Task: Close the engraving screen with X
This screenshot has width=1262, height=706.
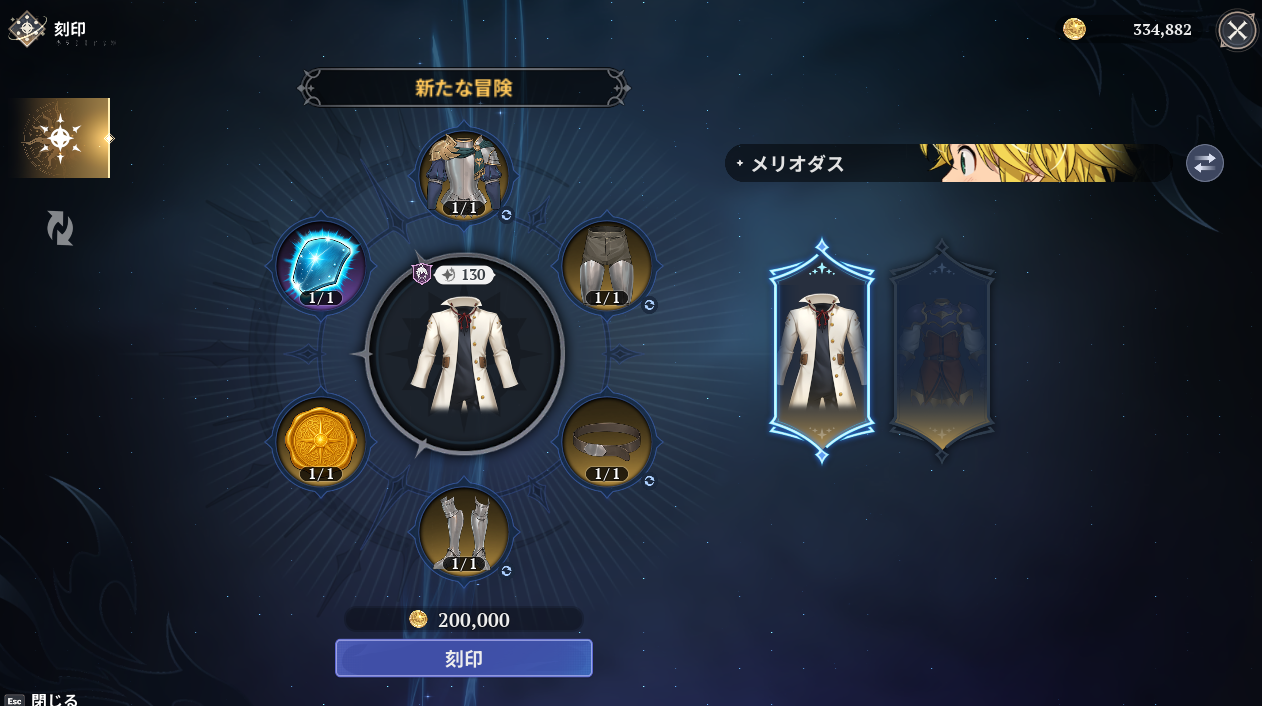Action: click(x=1237, y=30)
